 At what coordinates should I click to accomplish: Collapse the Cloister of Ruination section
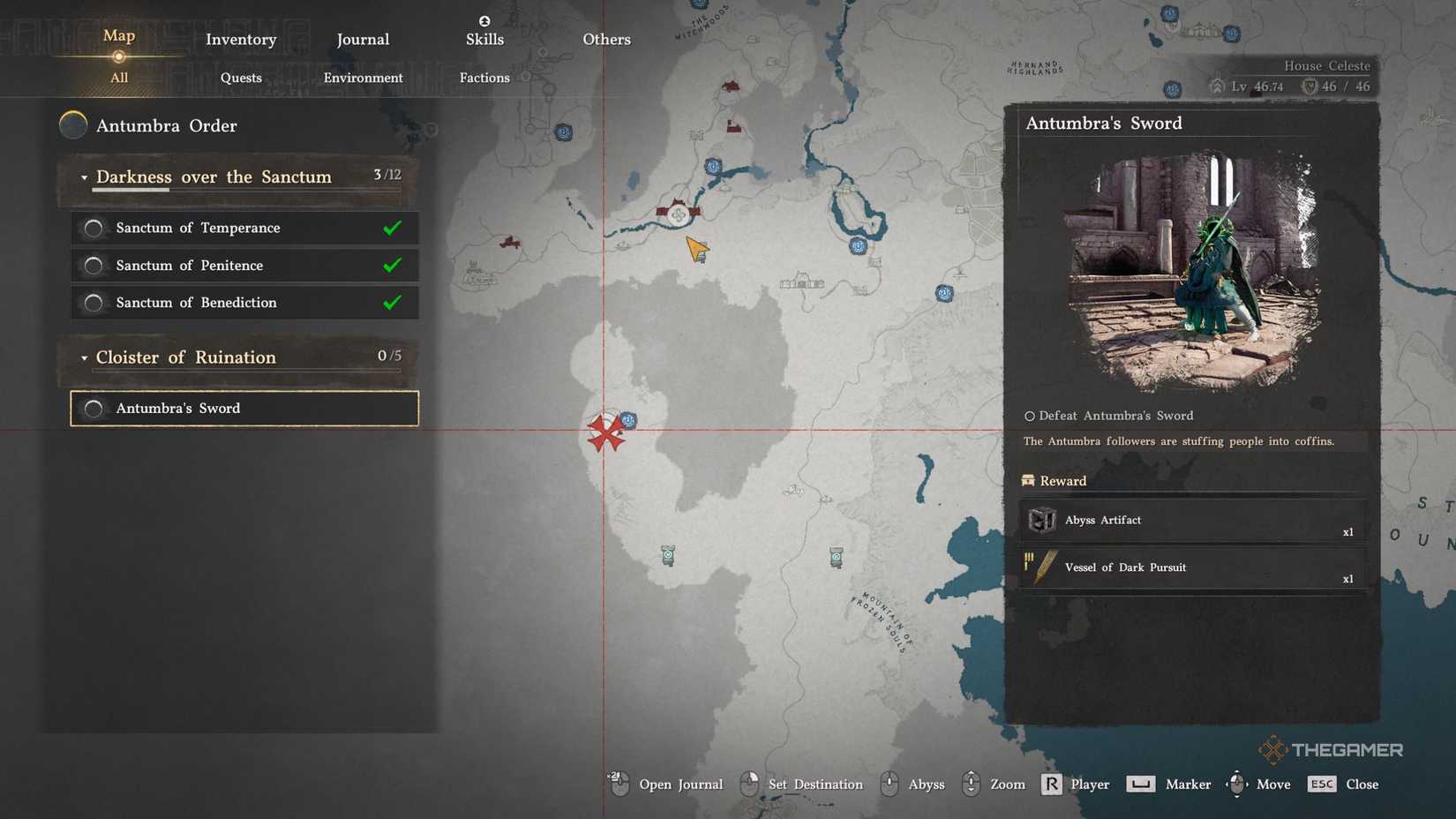[84, 357]
